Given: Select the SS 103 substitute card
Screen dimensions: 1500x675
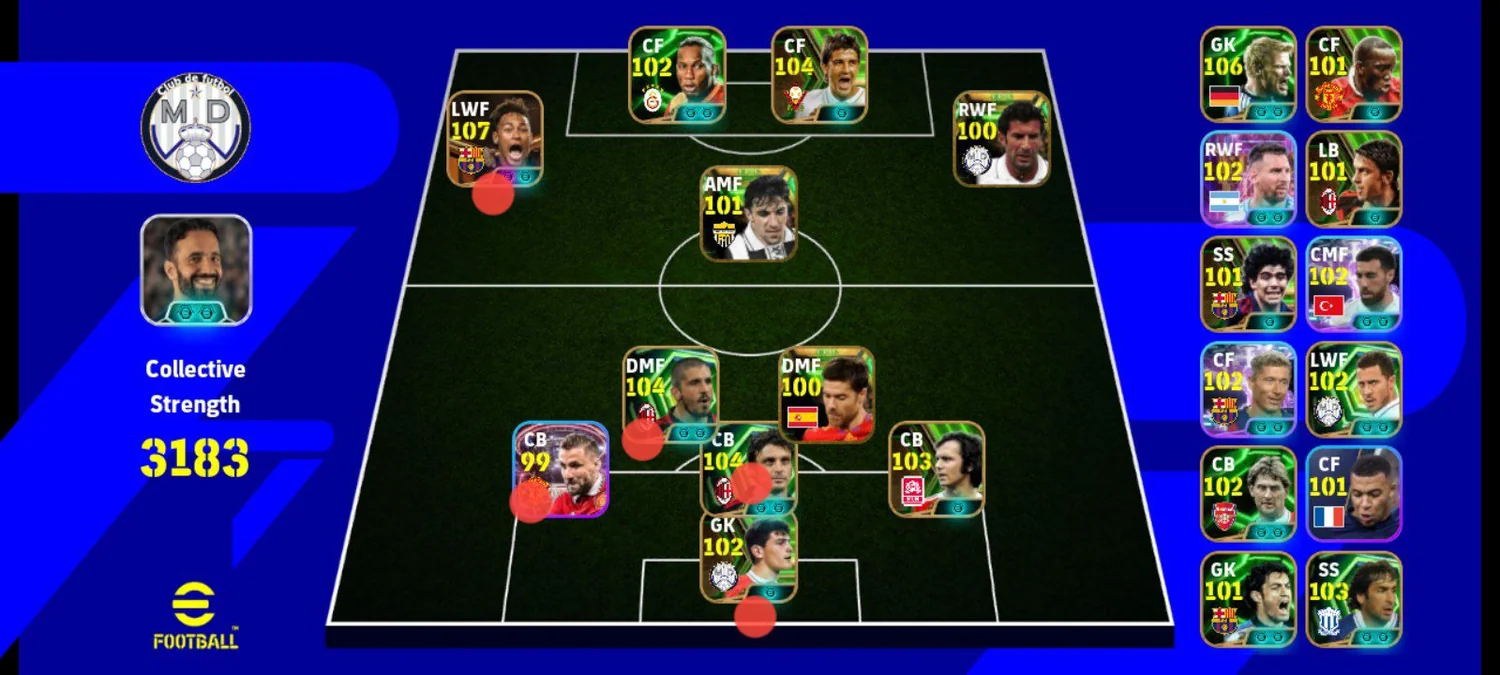Looking at the screenshot, I should click(x=1353, y=599).
